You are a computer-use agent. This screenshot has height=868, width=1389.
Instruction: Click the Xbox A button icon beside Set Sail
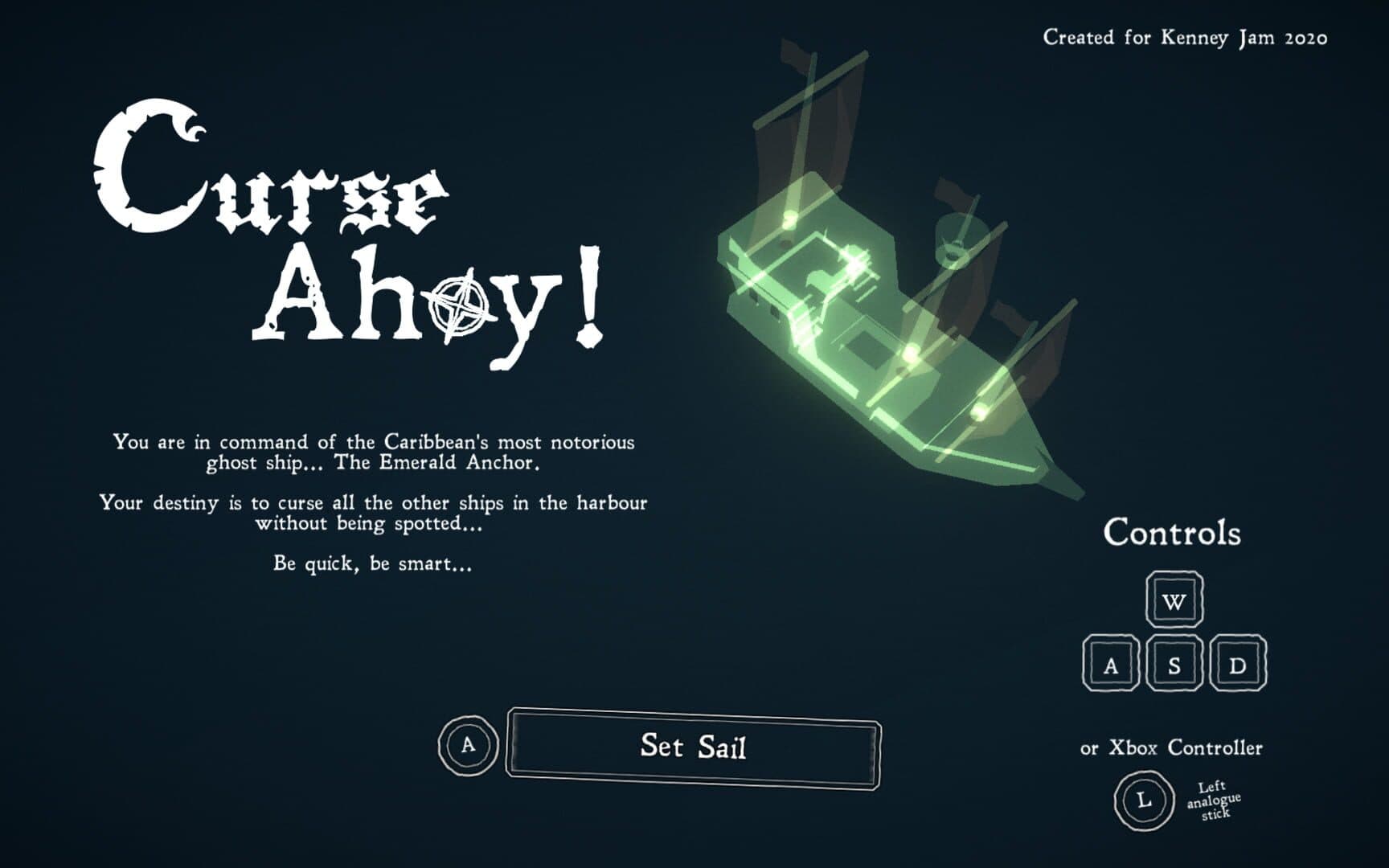[x=467, y=747]
